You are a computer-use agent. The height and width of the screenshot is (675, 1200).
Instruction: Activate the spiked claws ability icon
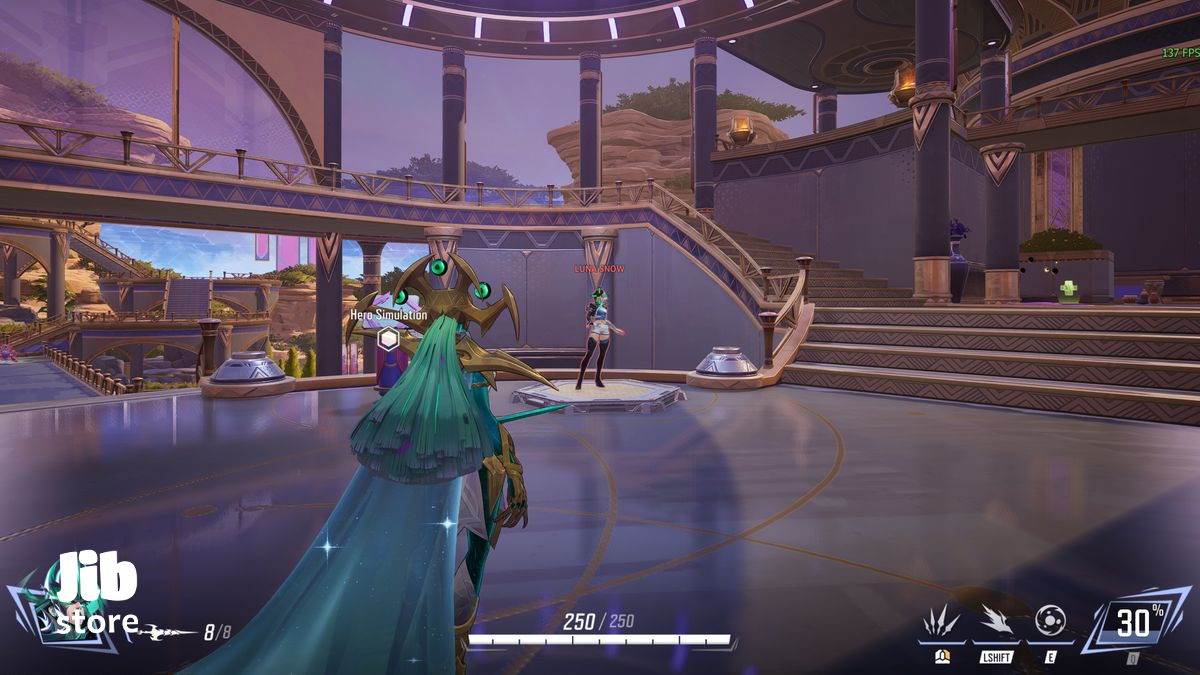click(941, 621)
